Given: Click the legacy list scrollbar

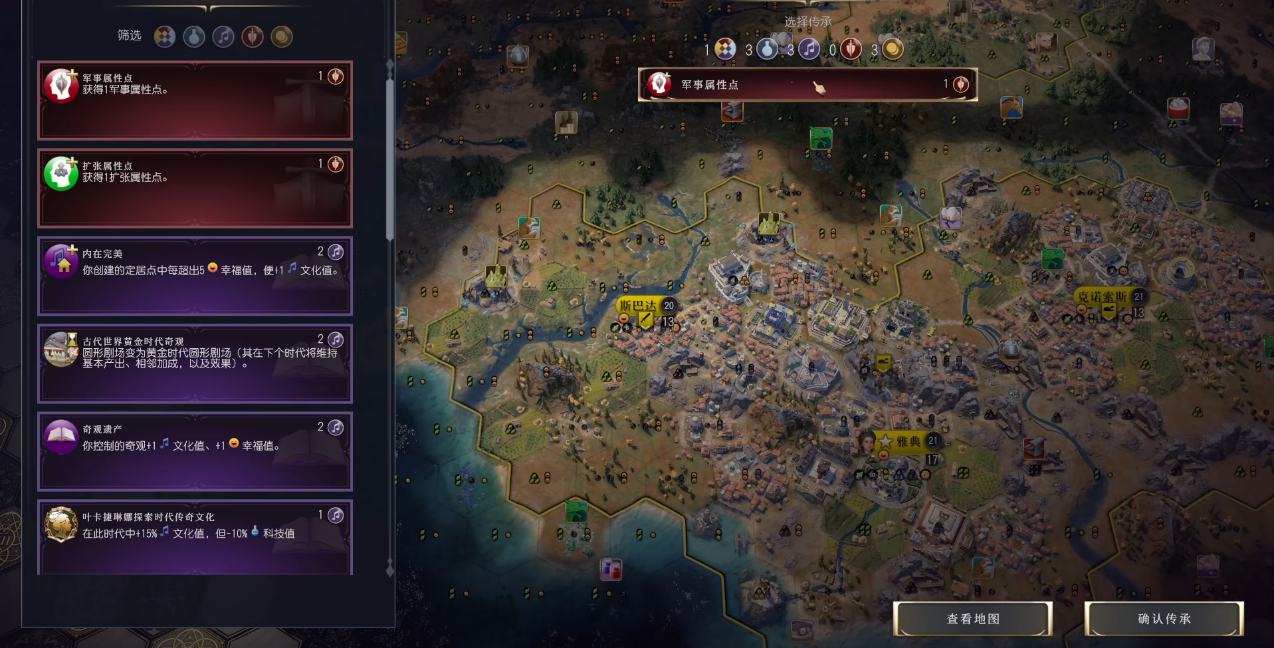Looking at the screenshot, I should coord(390,150).
